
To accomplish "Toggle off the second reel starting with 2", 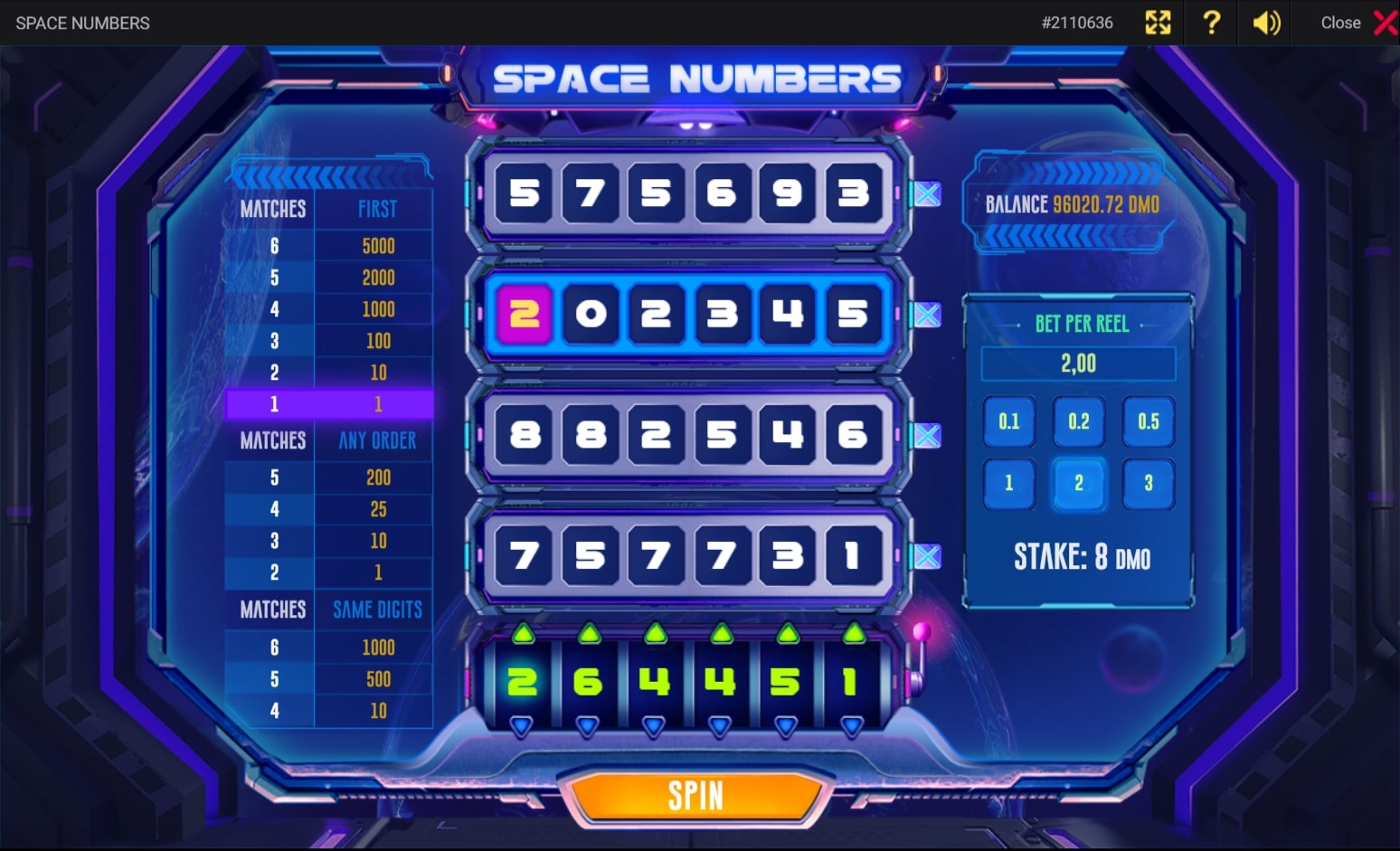I will (926, 316).
